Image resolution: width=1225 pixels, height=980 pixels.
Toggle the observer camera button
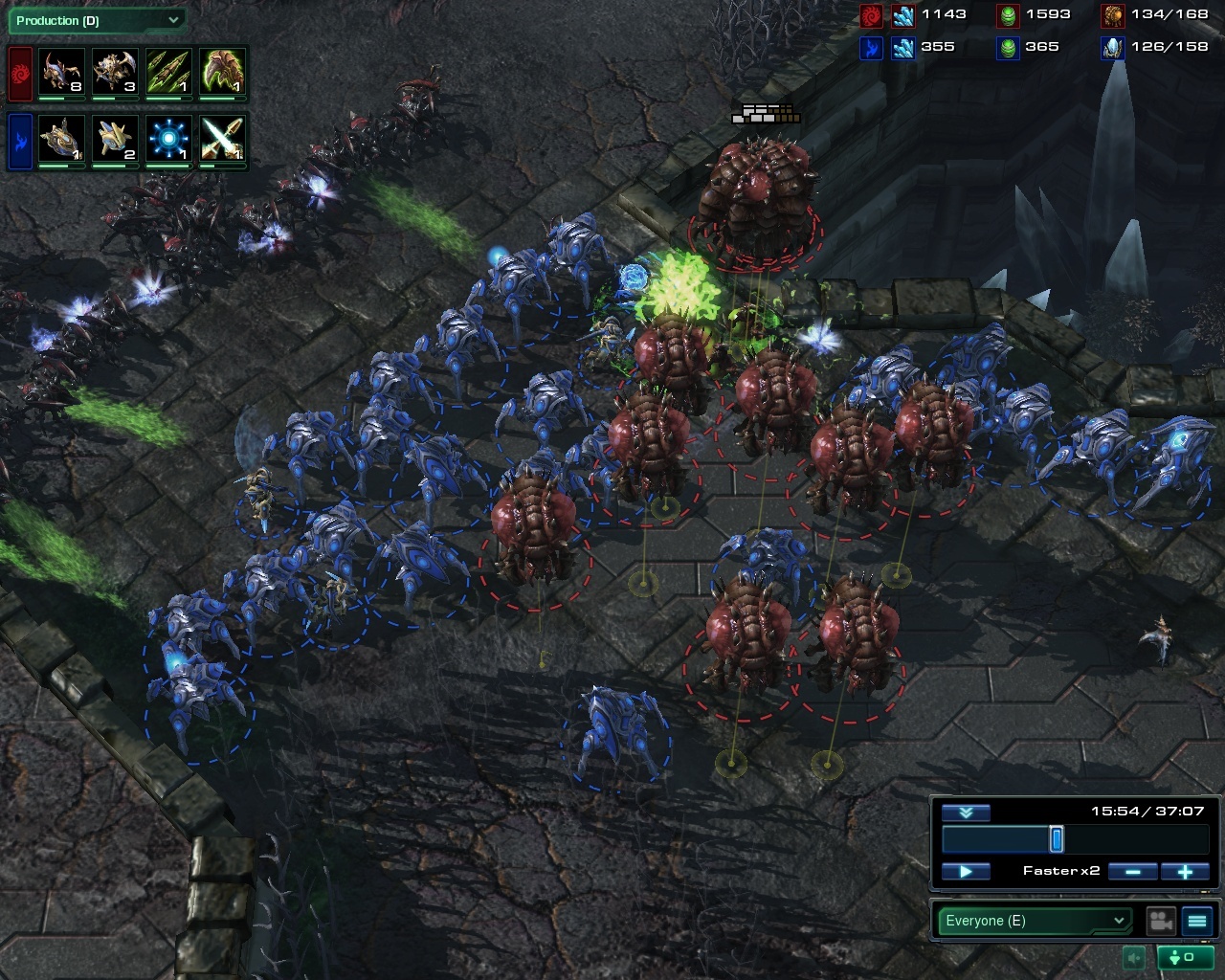pyautogui.click(x=1161, y=921)
